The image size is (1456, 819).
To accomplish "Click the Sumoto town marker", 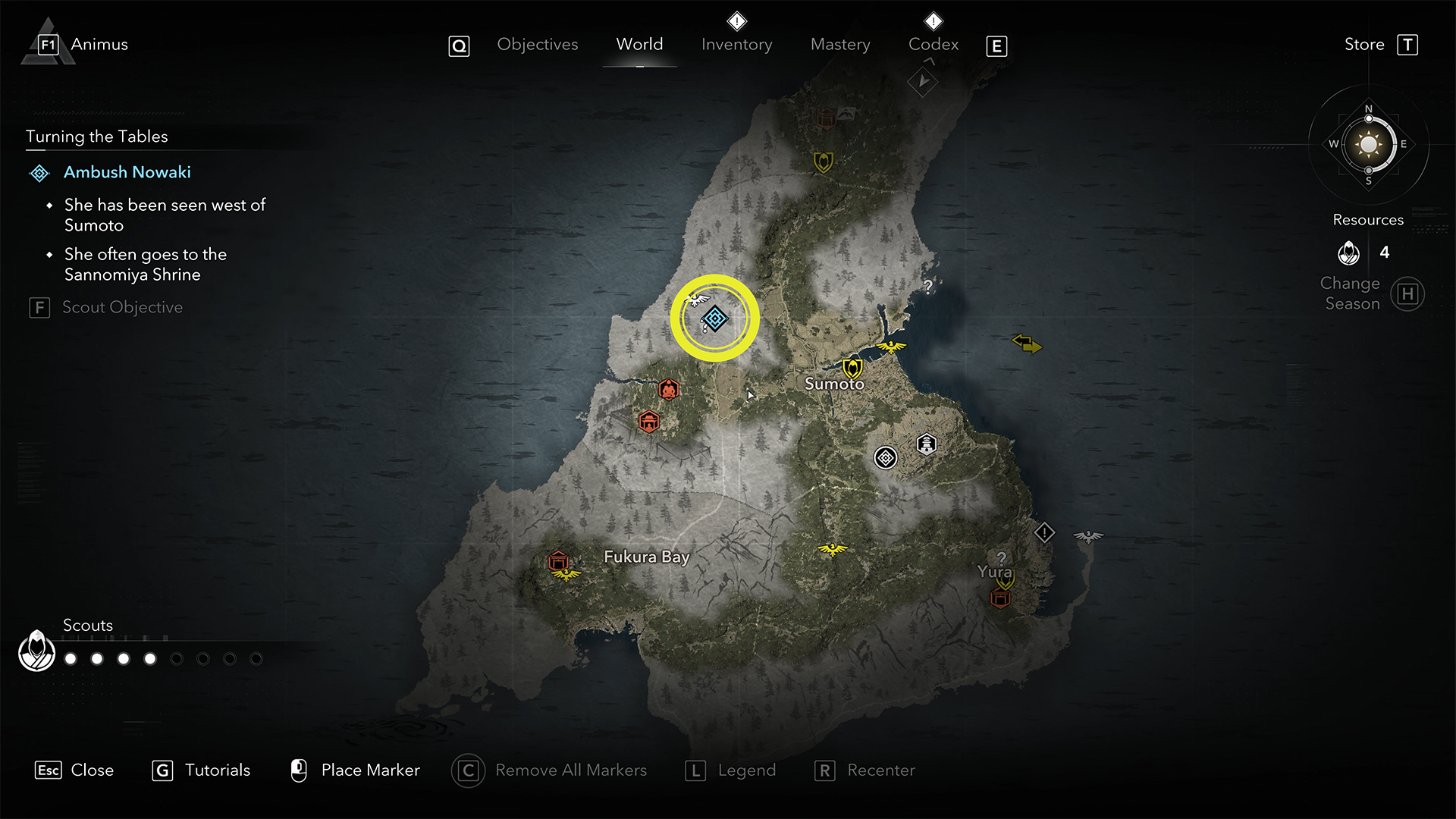I will click(852, 369).
